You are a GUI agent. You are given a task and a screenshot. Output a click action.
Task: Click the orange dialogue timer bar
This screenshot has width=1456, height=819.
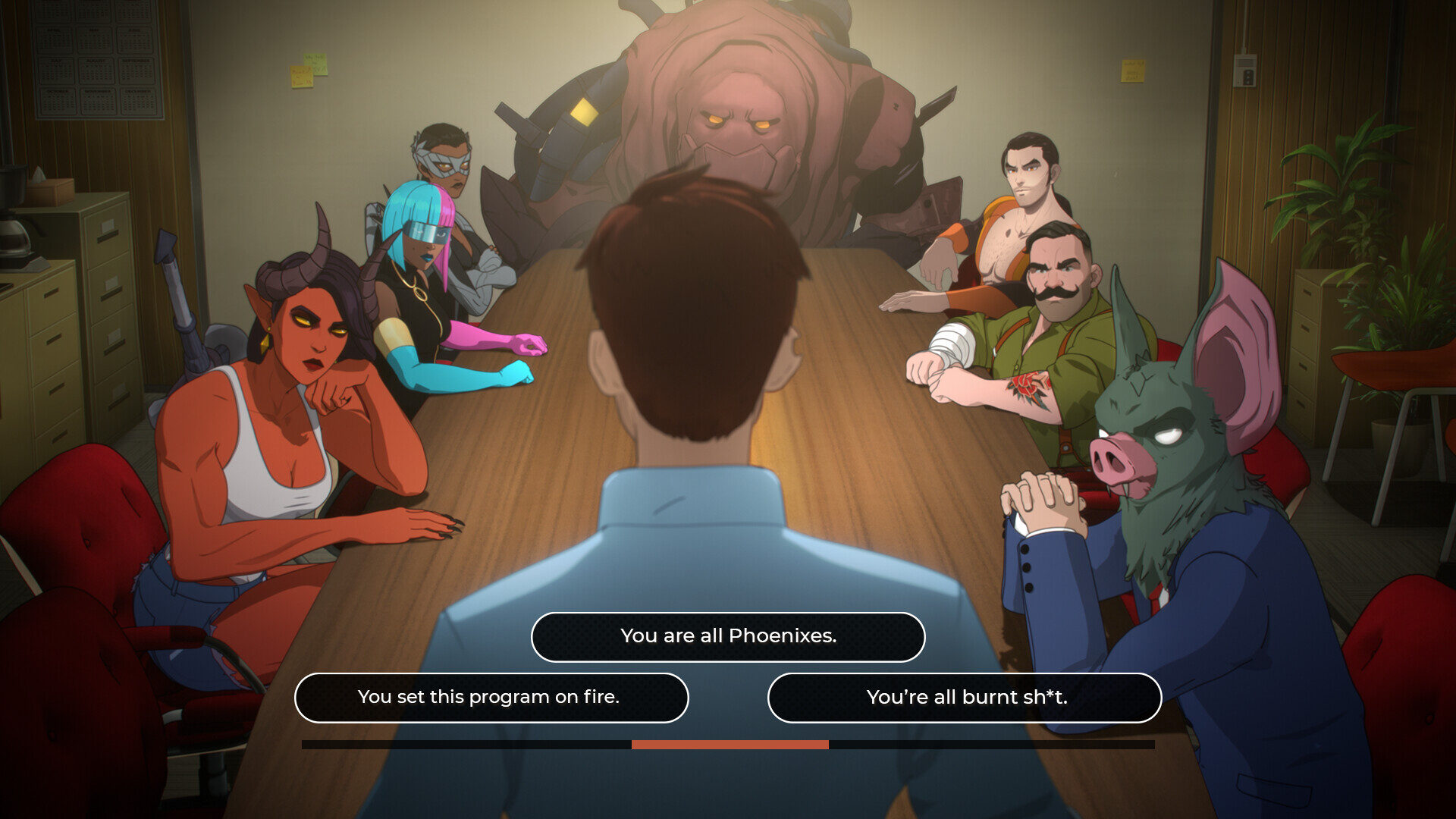(x=728, y=745)
